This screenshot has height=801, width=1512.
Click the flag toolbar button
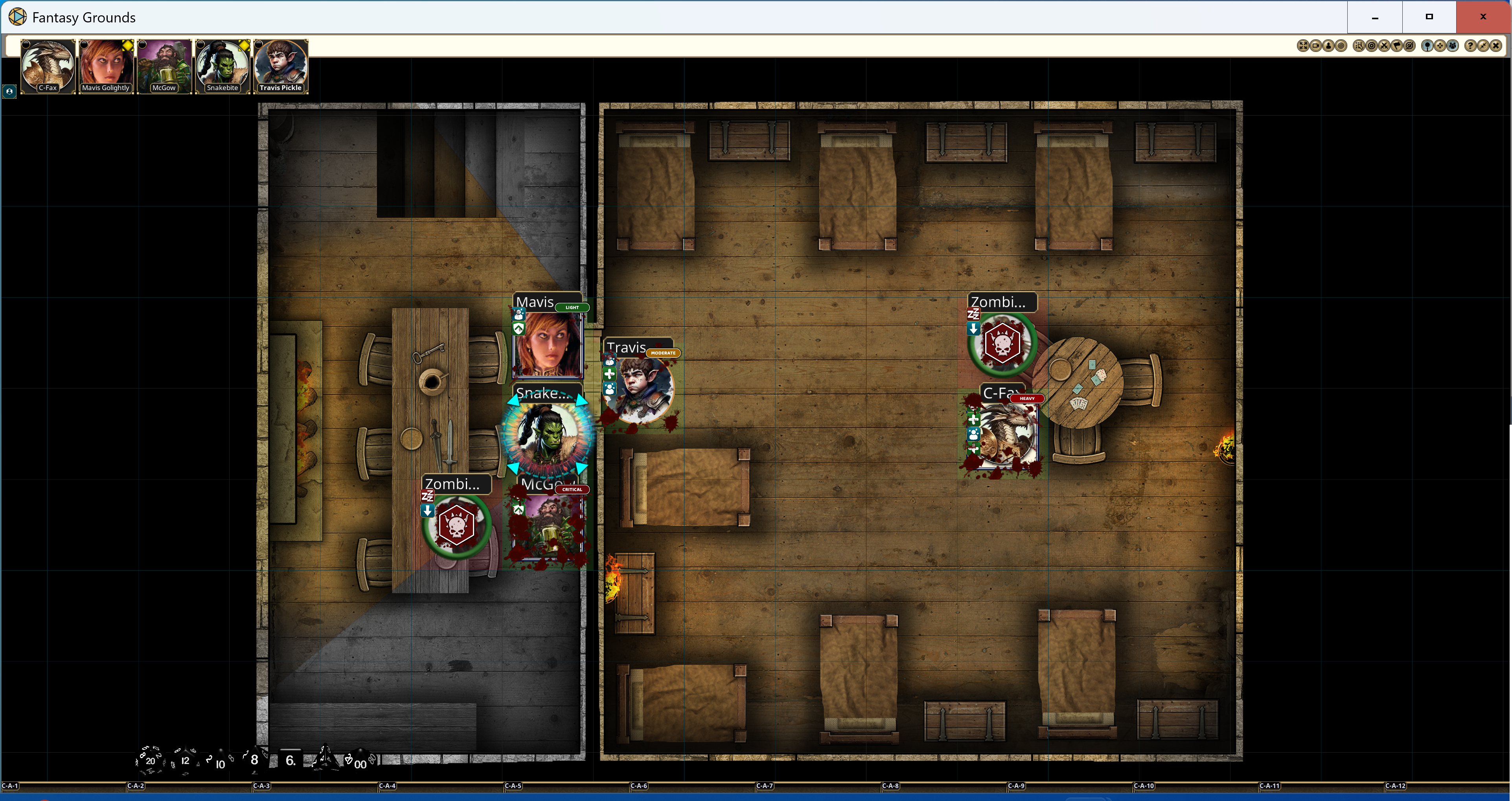coord(1397,46)
